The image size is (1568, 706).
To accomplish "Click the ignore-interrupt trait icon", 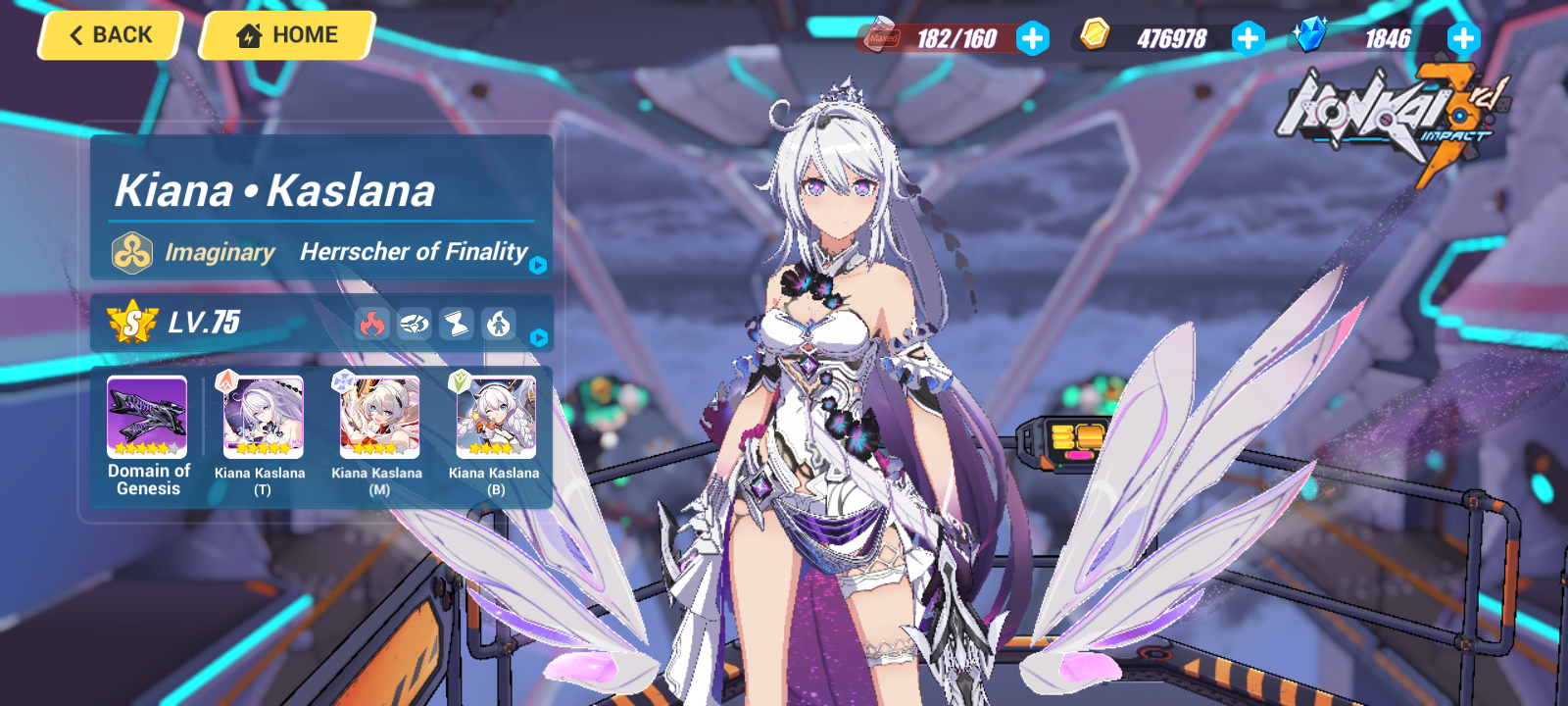I will (416, 324).
